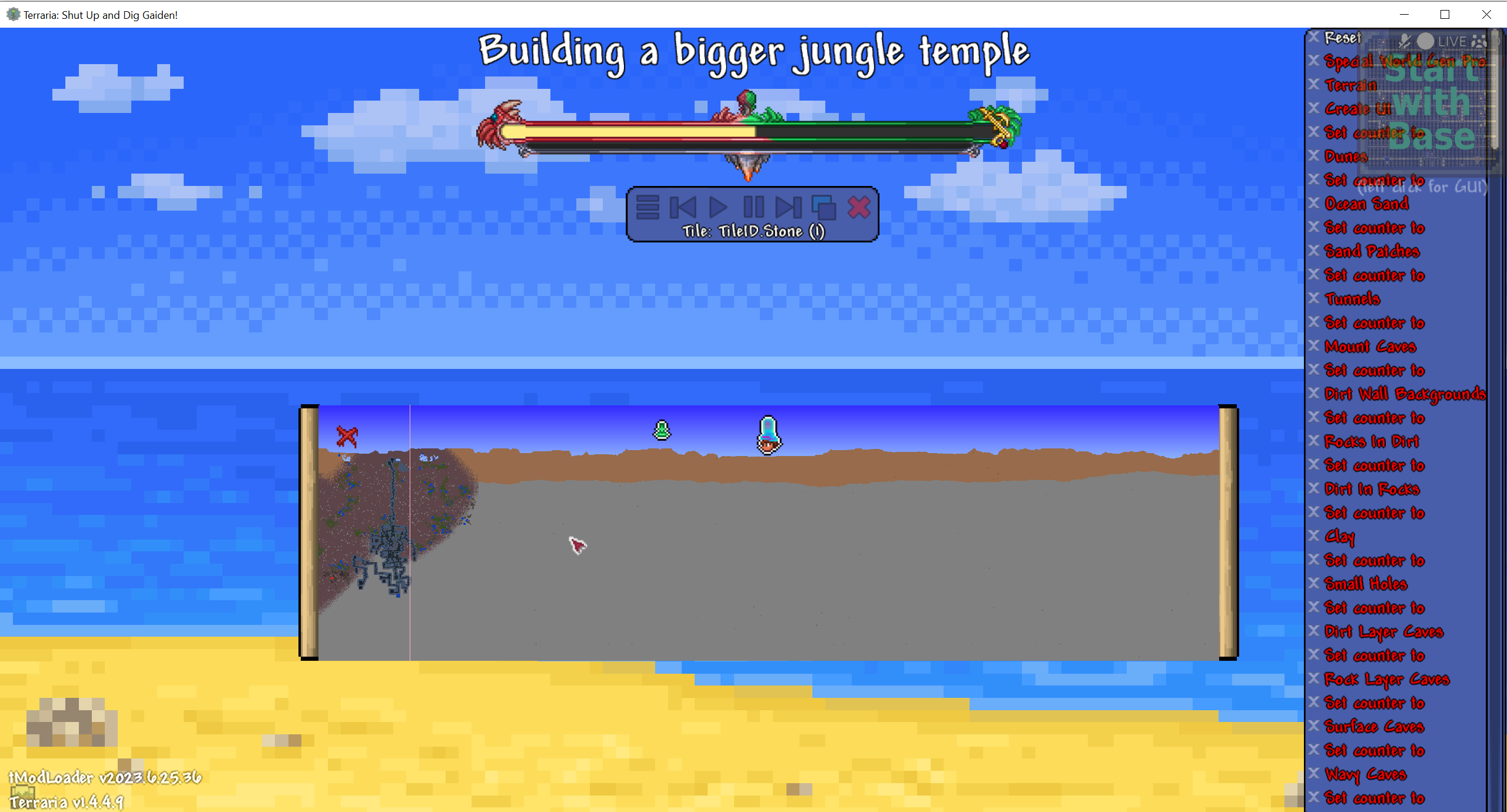Open the steps menu in the playback bar
Screen dimensions: 1507x812
649,207
